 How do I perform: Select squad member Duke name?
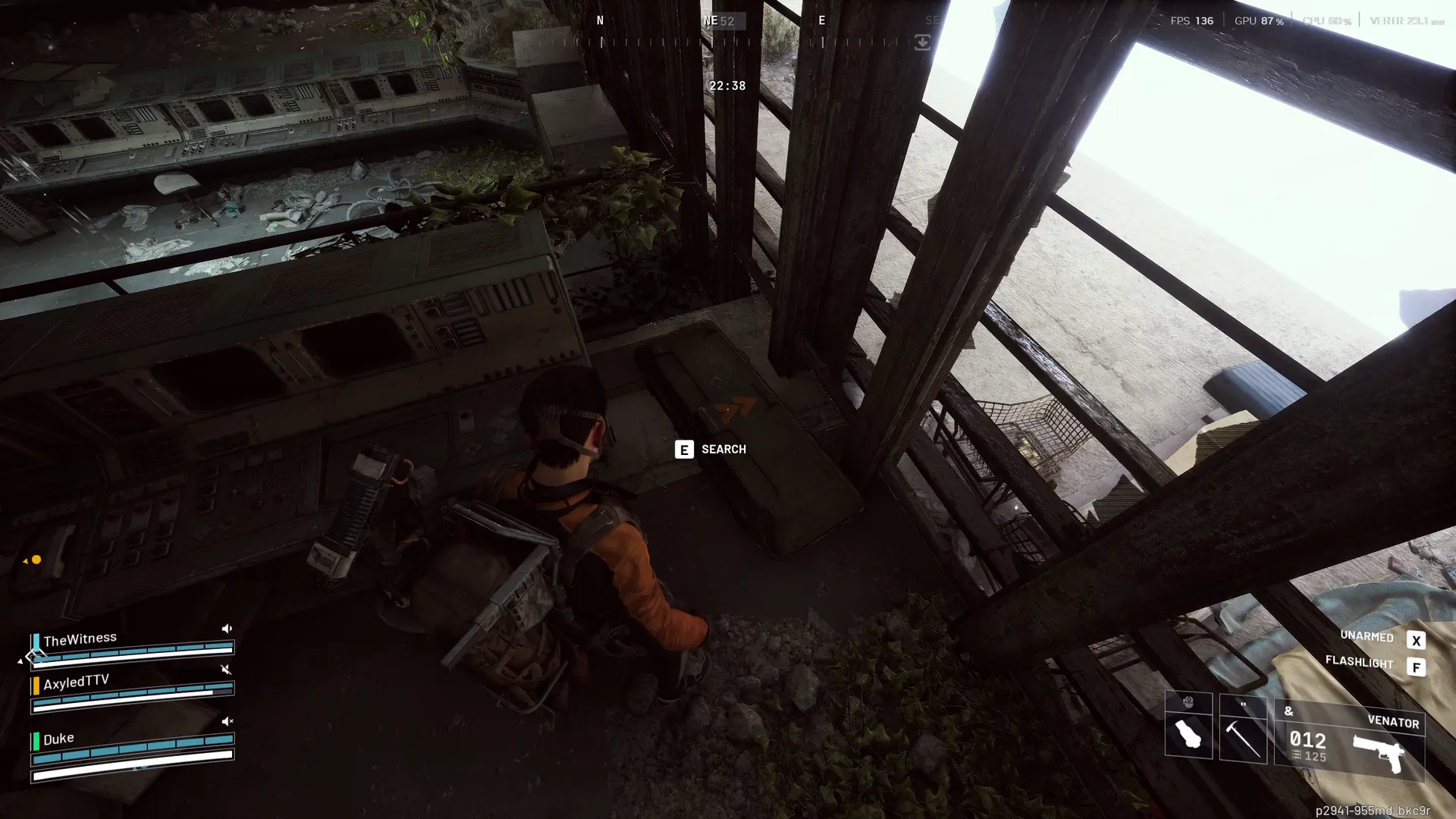(58, 739)
